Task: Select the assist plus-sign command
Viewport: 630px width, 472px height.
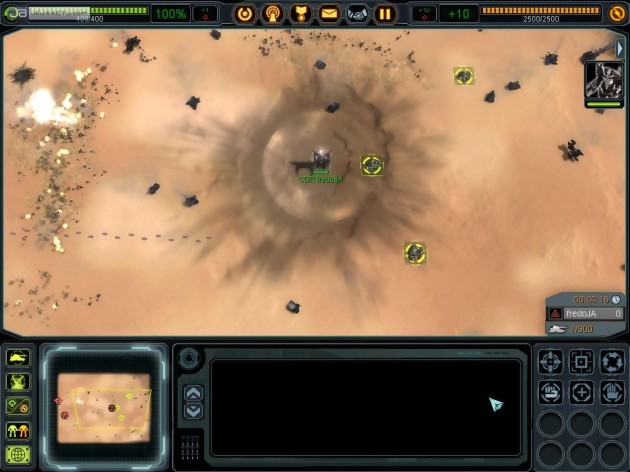Action: tap(582, 392)
